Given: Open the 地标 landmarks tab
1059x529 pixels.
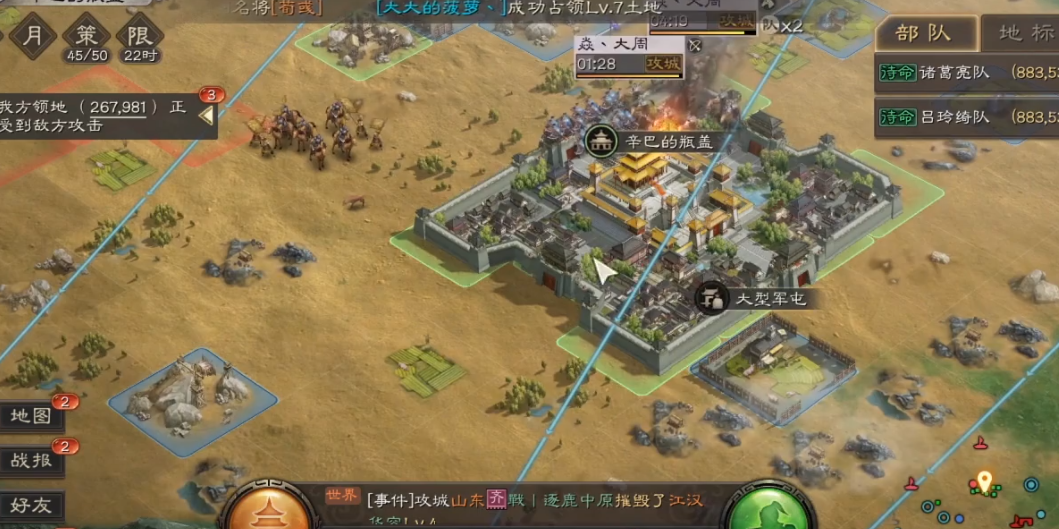Looking at the screenshot, I should click(x=1024, y=33).
